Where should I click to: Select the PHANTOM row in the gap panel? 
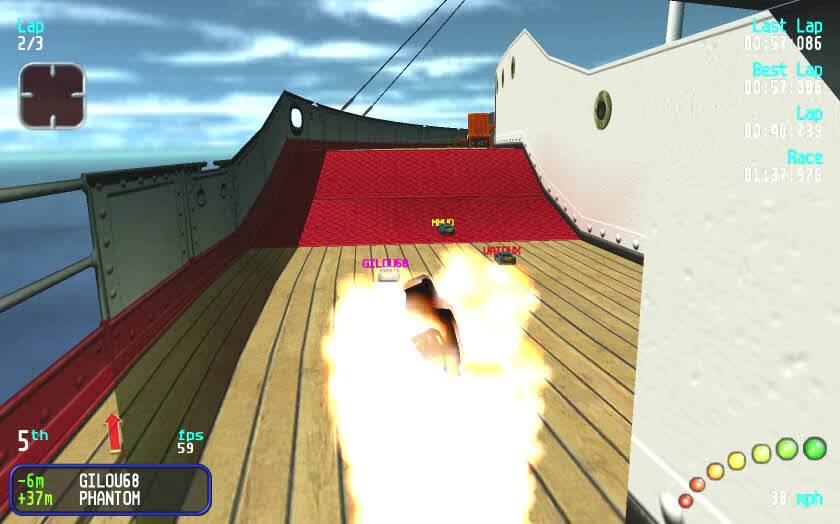(108, 498)
